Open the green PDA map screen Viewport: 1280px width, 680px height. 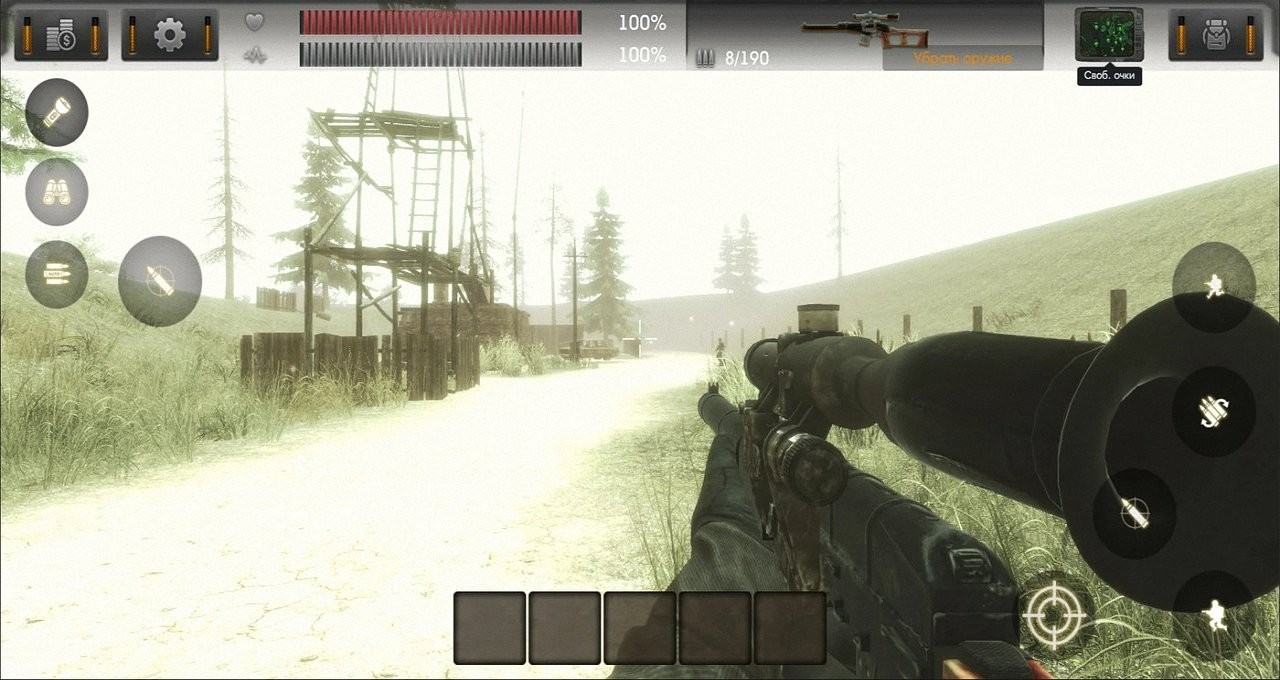[1109, 34]
